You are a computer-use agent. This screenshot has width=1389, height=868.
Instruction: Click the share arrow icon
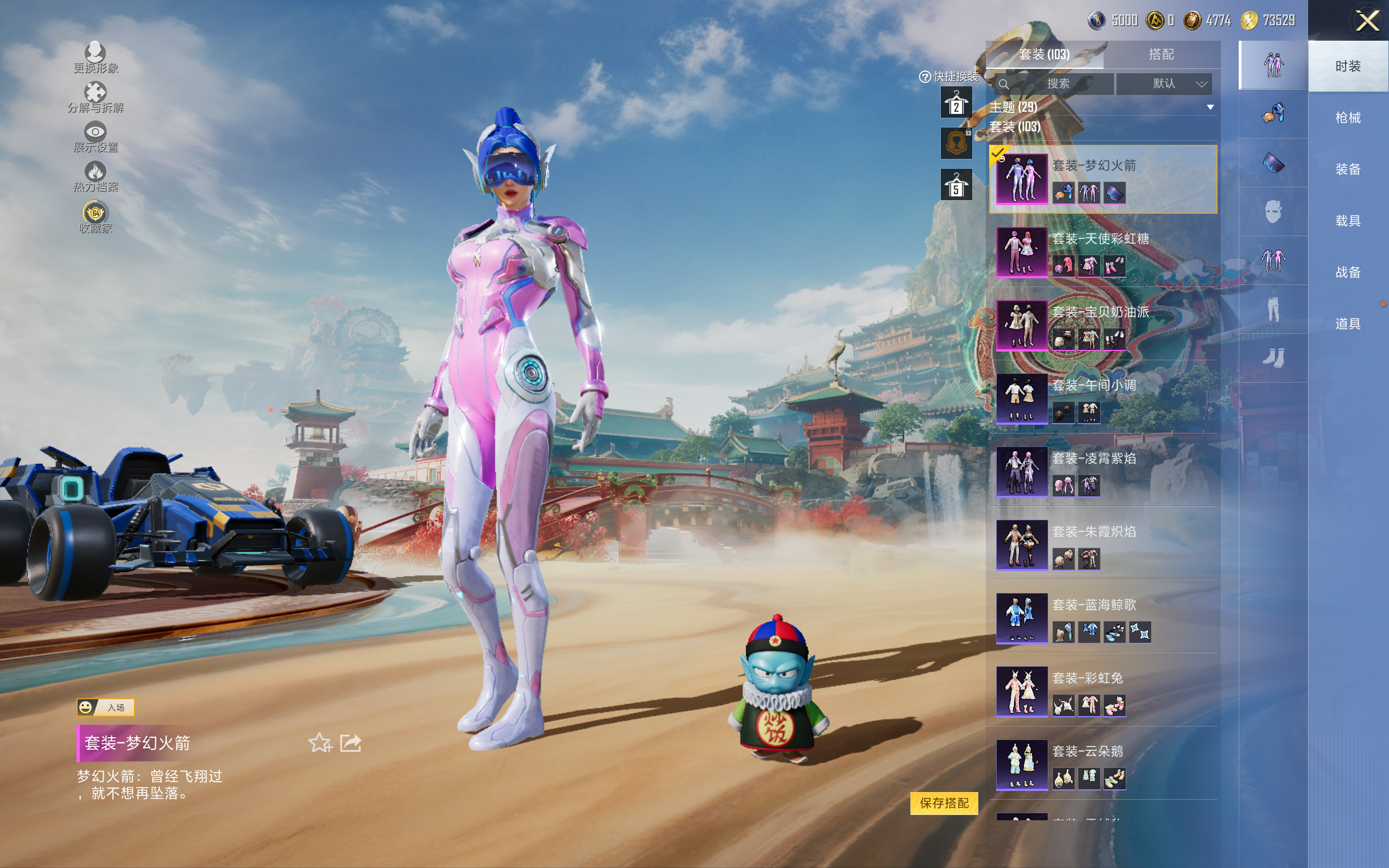(351, 743)
